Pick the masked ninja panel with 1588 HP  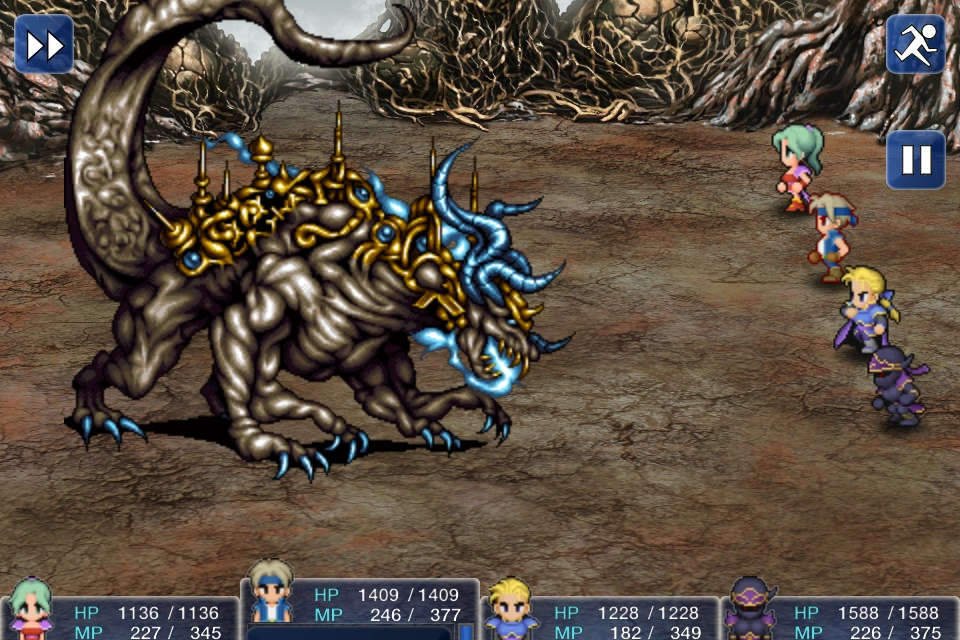click(x=840, y=620)
